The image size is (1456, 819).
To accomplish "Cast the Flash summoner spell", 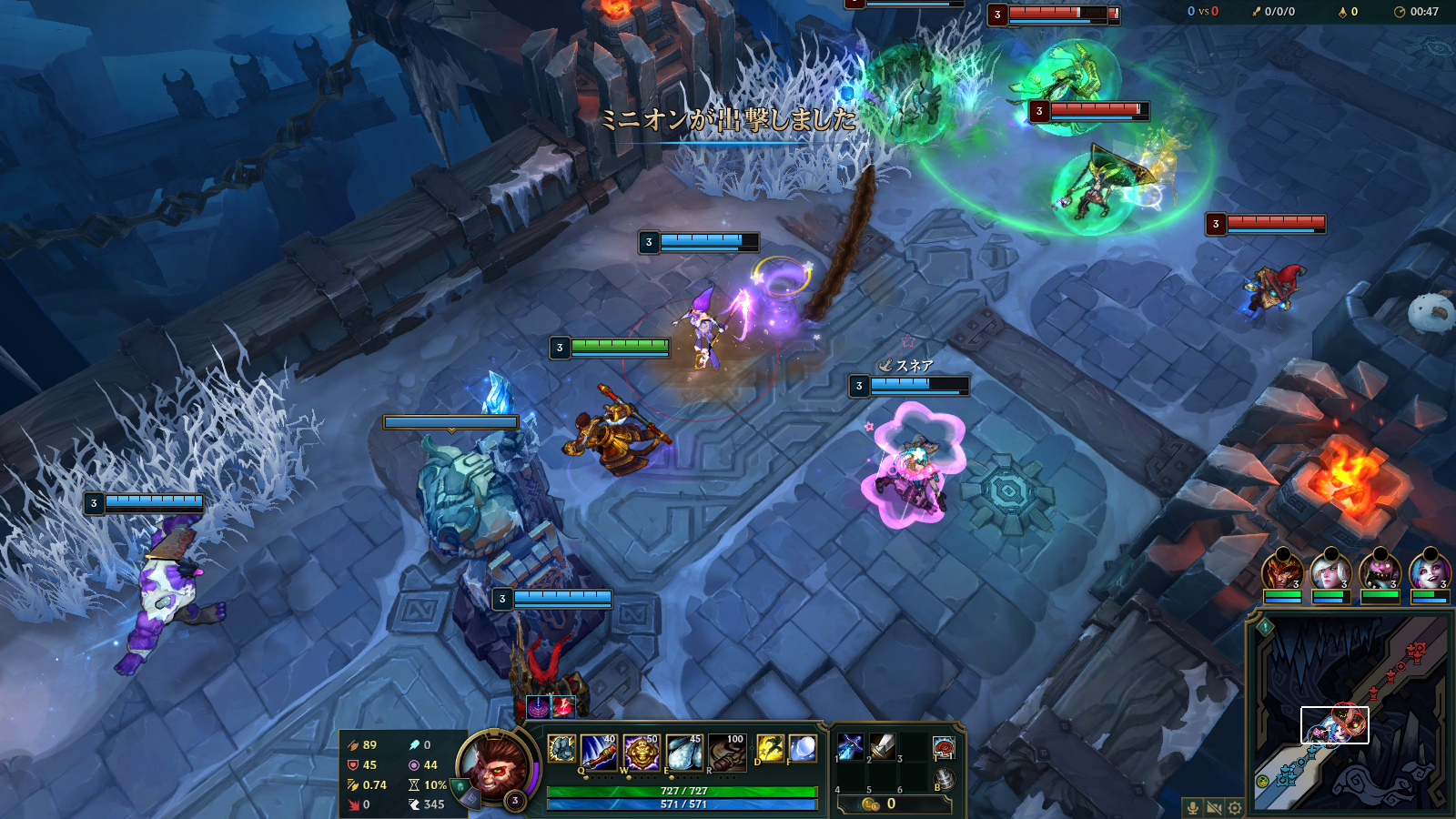I will click(x=770, y=749).
